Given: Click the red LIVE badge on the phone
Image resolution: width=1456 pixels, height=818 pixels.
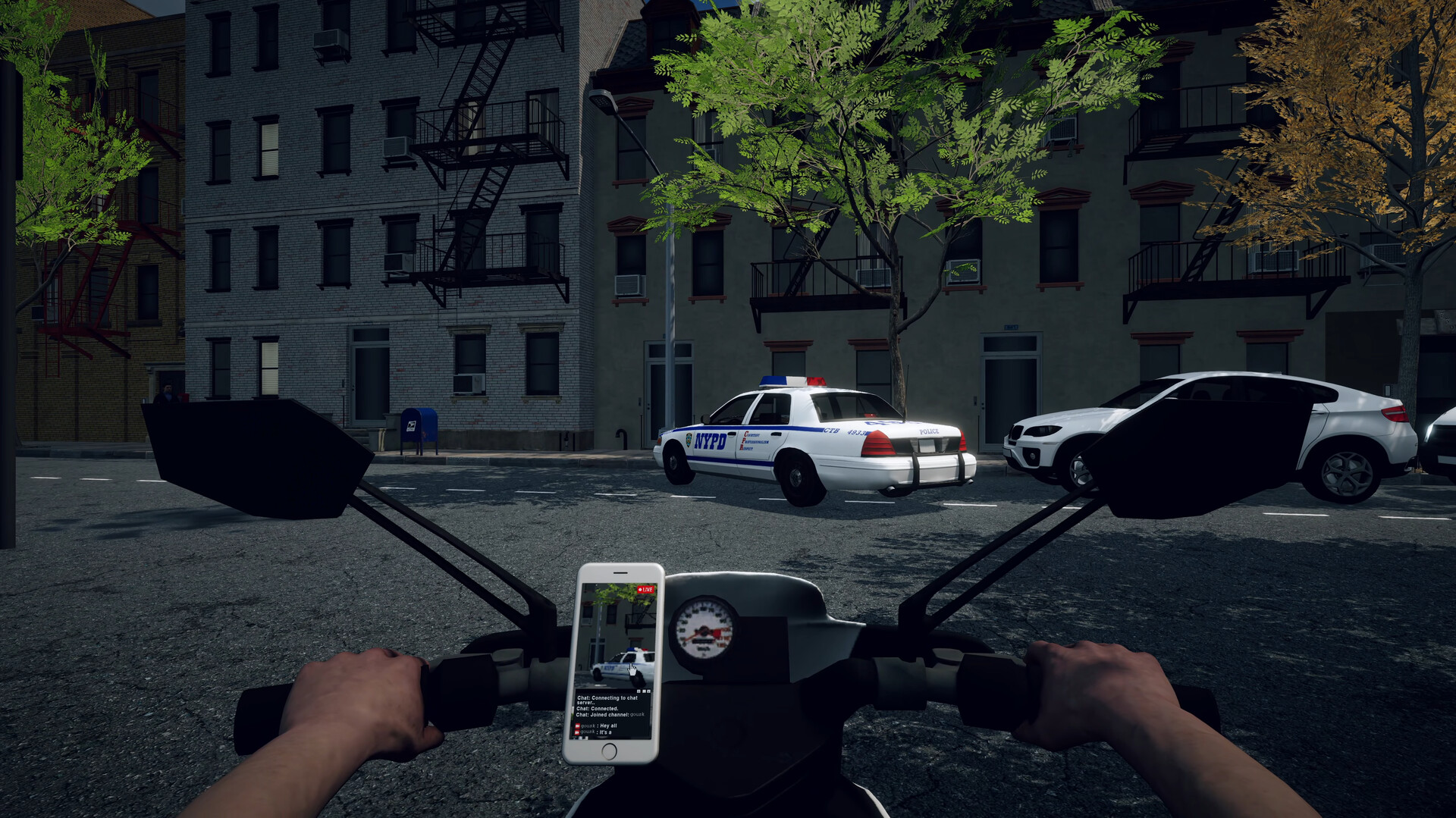Looking at the screenshot, I should (x=646, y=589).
